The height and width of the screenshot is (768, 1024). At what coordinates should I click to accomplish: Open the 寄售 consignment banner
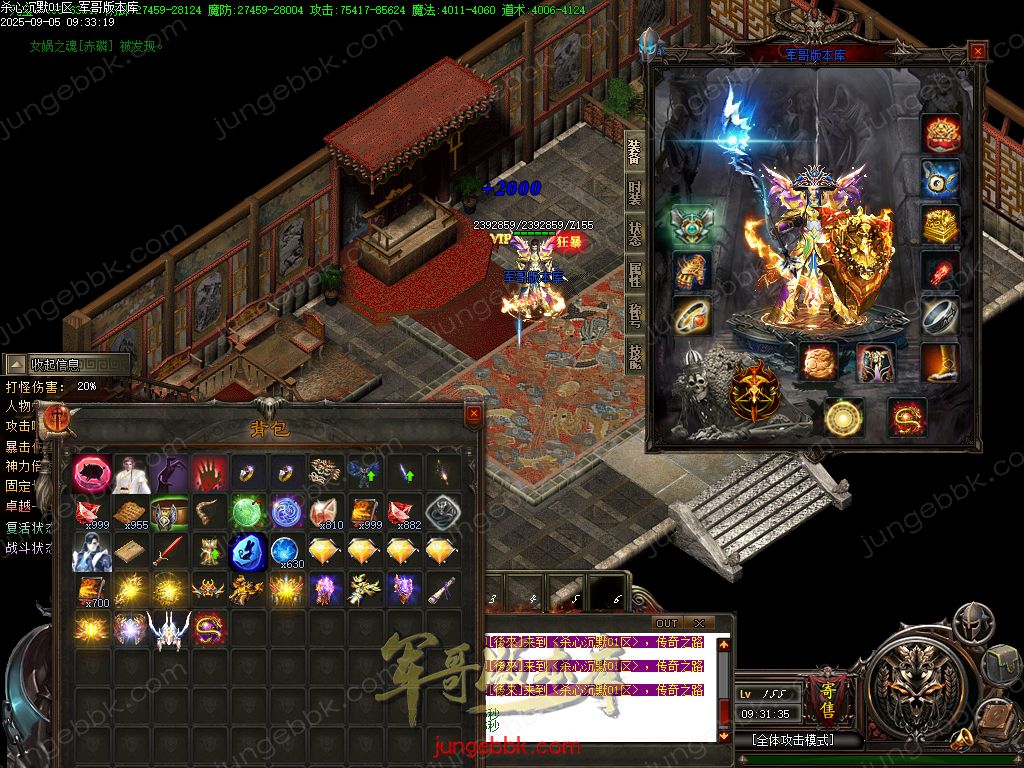pyautogui.click(x=826, y=694)
